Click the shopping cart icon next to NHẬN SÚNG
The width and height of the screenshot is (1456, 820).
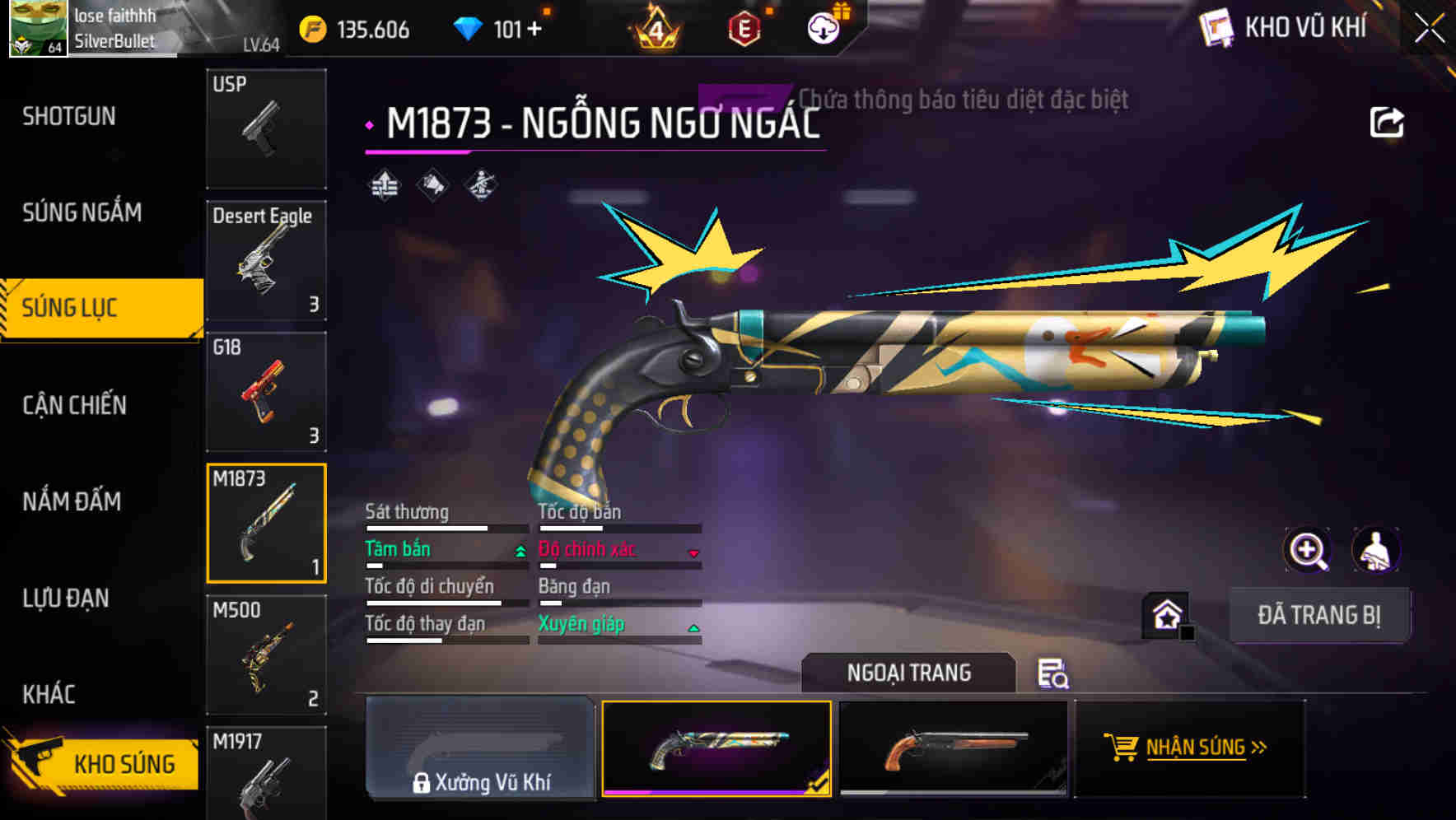[1122, 748]
